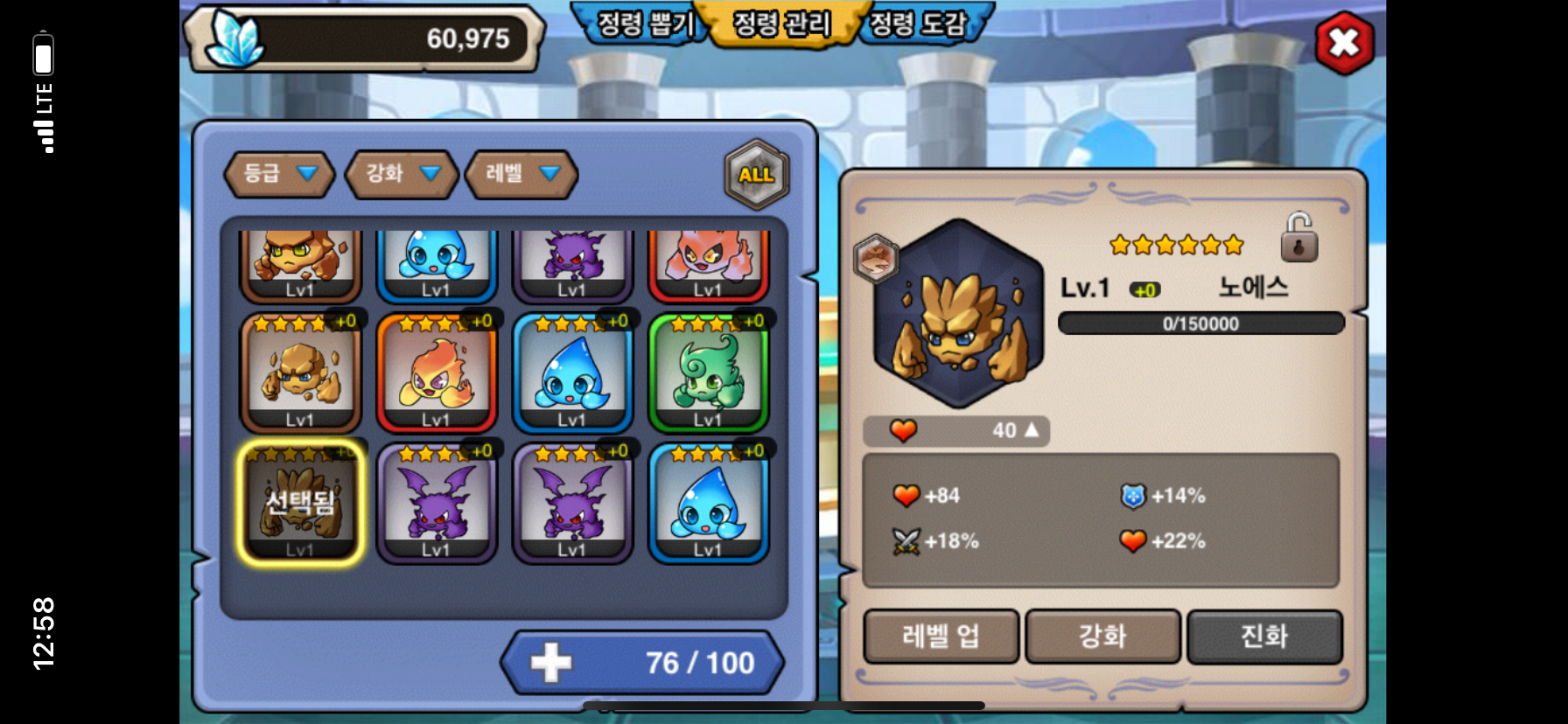Open the 정령 도감 tab
The image size is (1568, 724).
[918, 24]
